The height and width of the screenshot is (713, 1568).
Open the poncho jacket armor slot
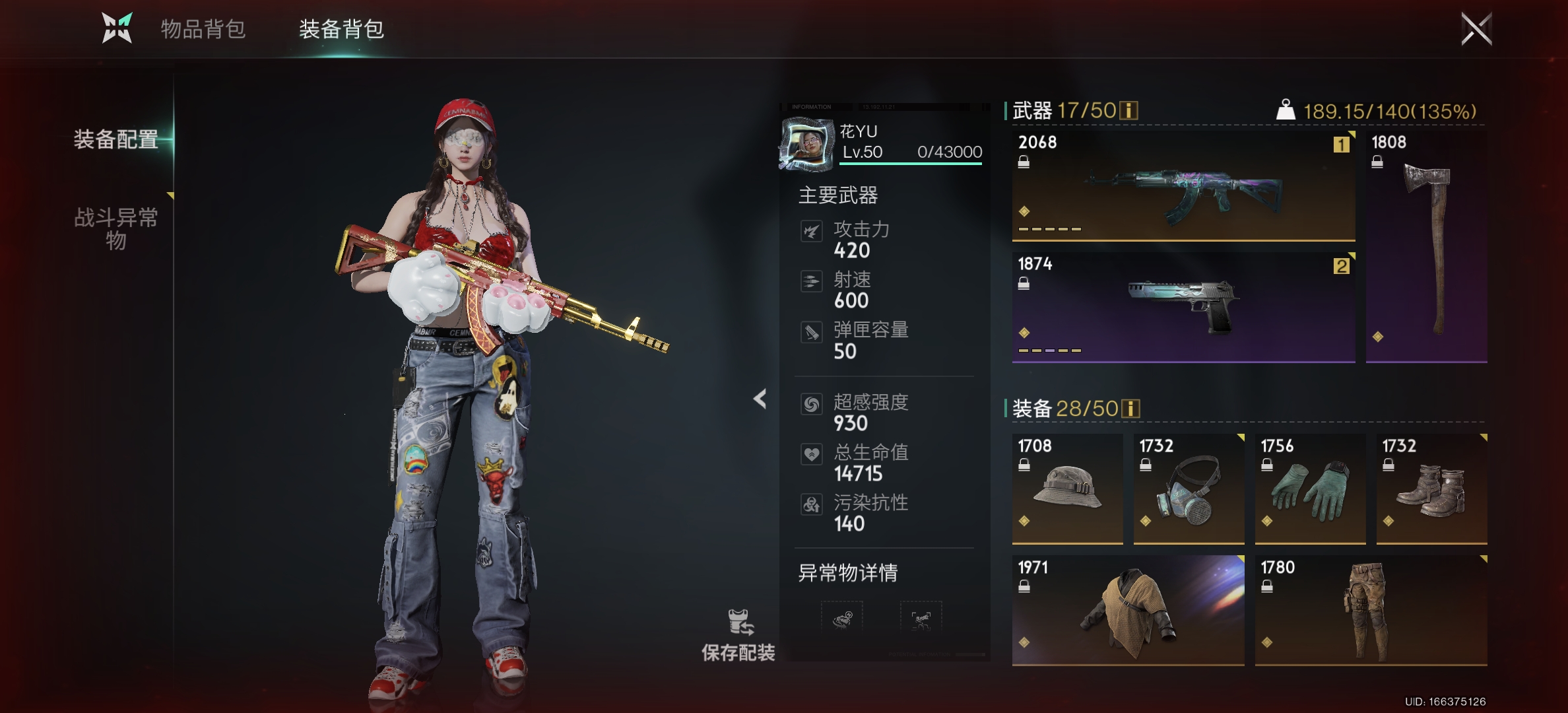coord(1128,611)
